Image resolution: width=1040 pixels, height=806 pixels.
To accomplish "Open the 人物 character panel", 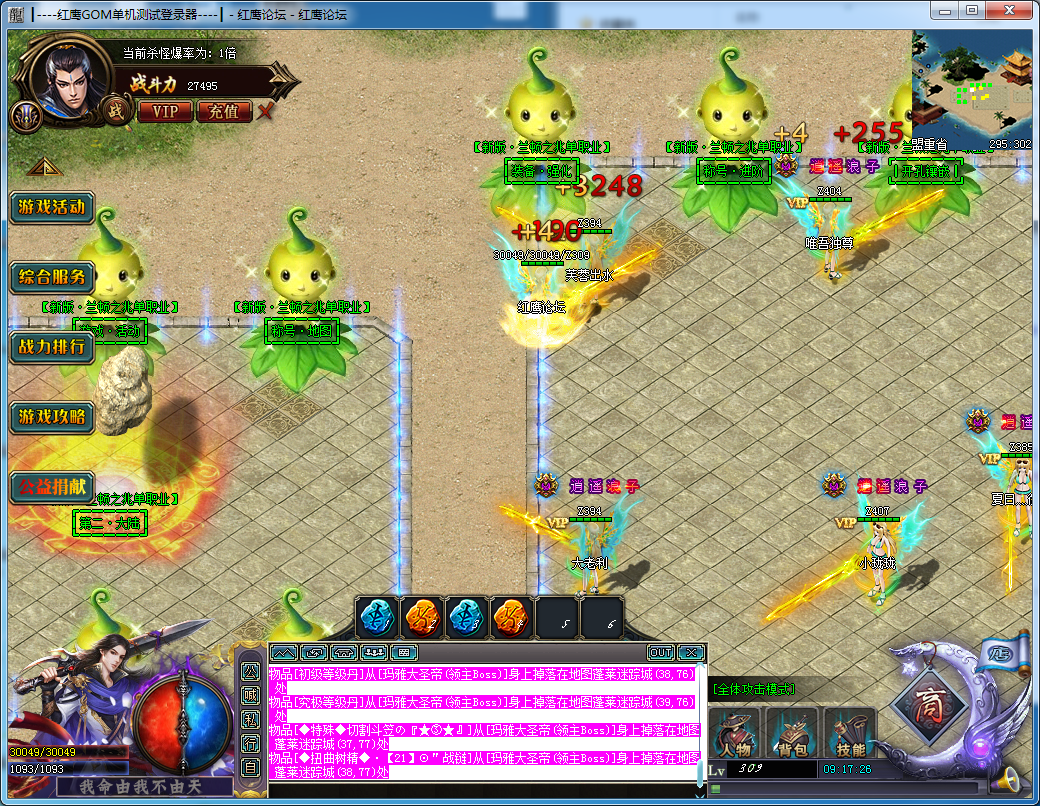I will (735, 734).
